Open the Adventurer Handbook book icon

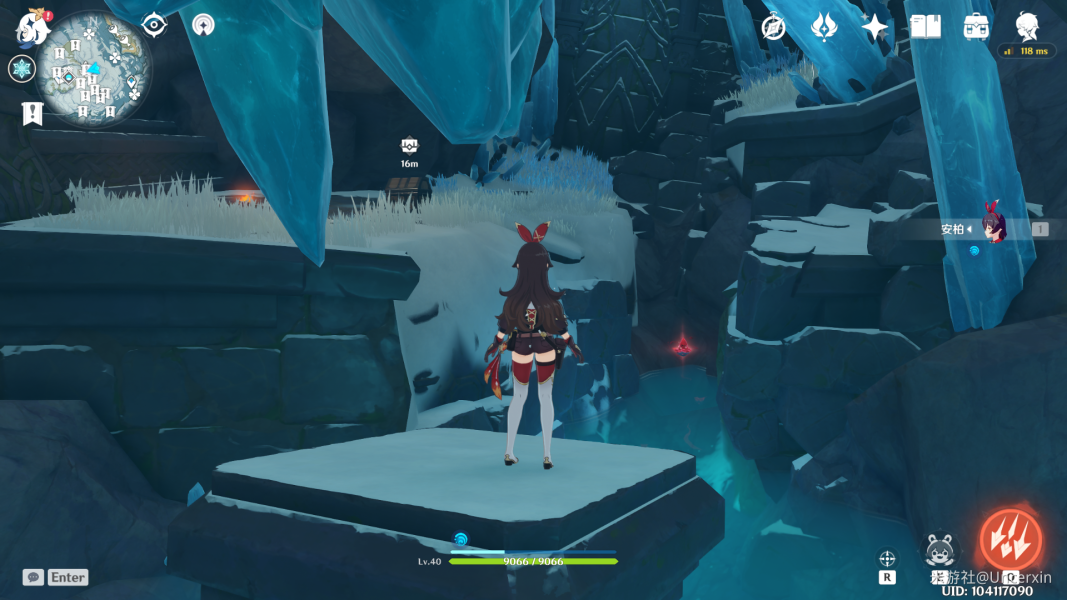(x=925, y=27)
